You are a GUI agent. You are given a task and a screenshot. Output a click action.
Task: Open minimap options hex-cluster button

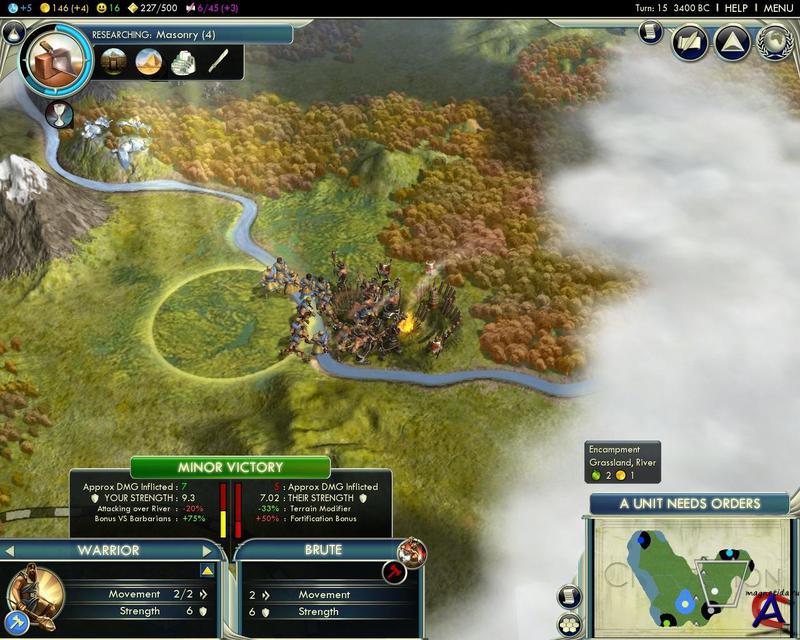570,625
